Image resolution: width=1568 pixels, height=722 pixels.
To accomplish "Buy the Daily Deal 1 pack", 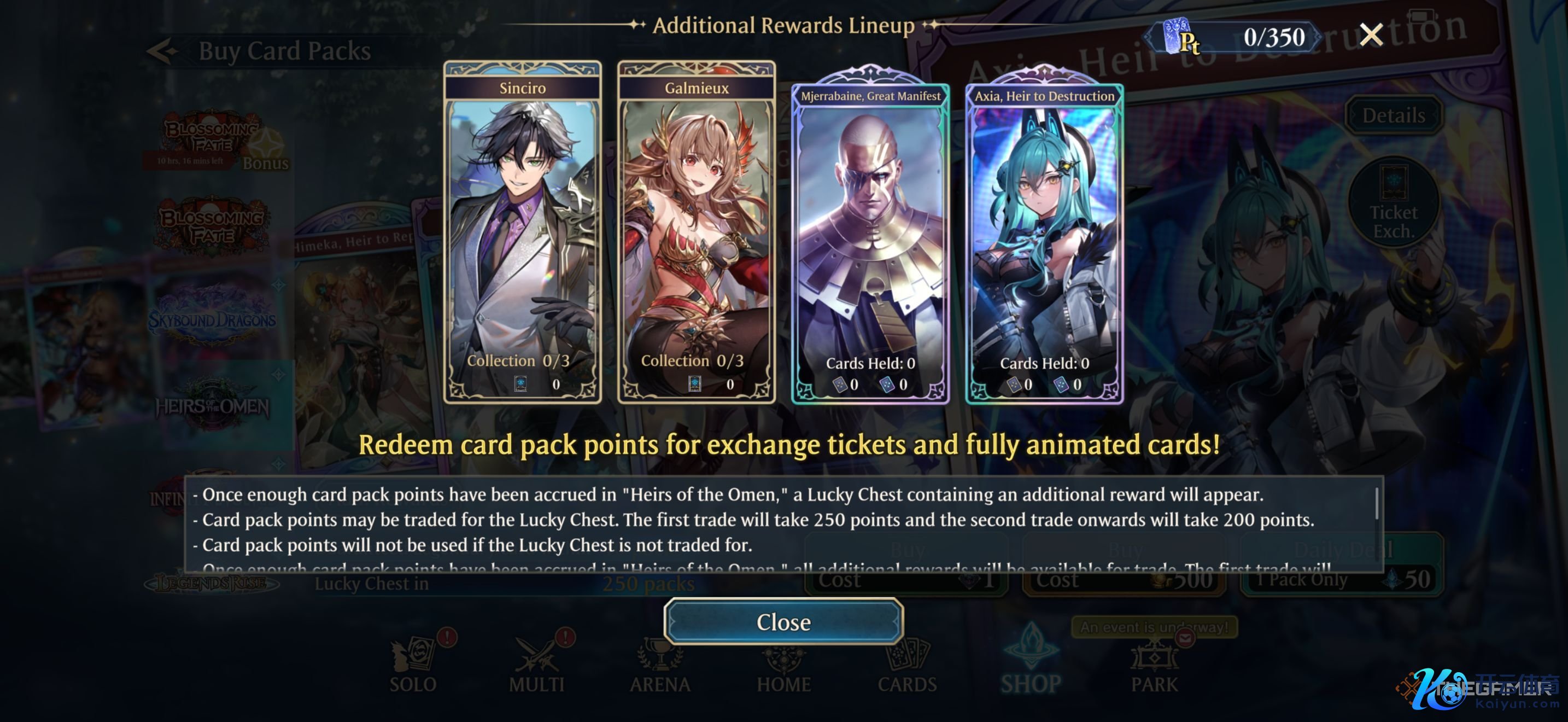I will 1342,566.
